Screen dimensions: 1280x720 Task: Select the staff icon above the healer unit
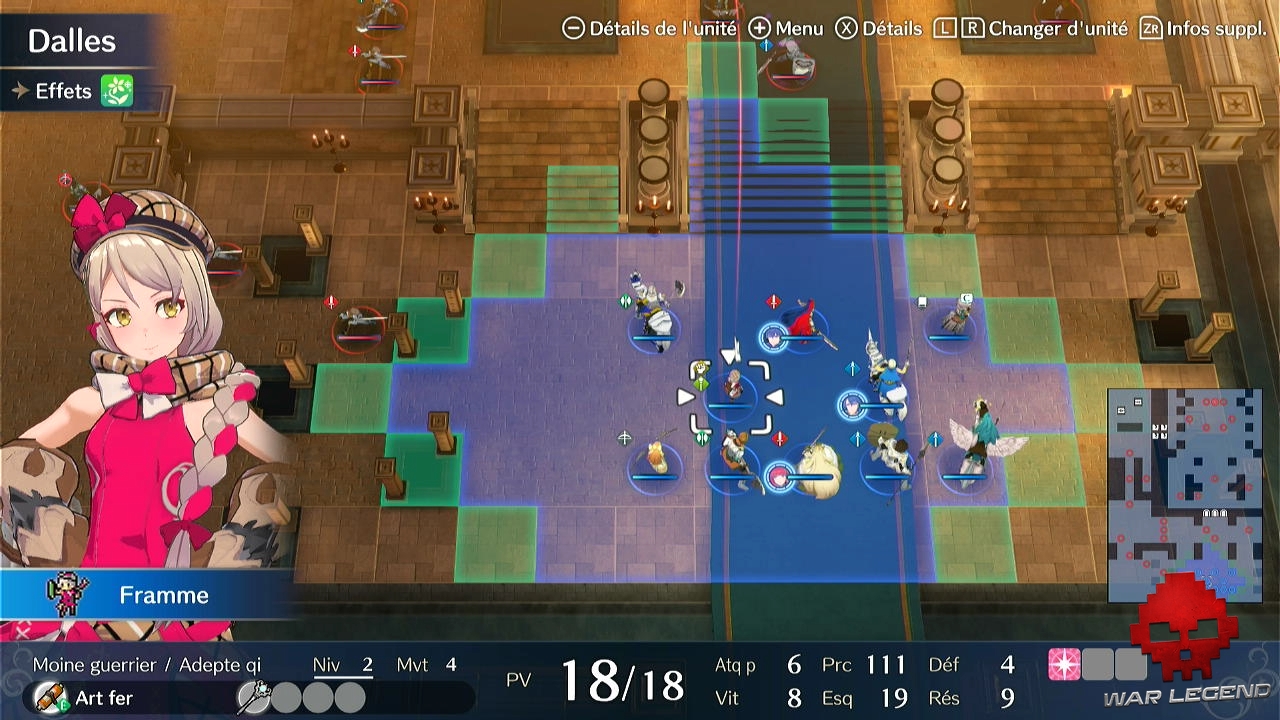pyautogui.click(x=700, y=385)
